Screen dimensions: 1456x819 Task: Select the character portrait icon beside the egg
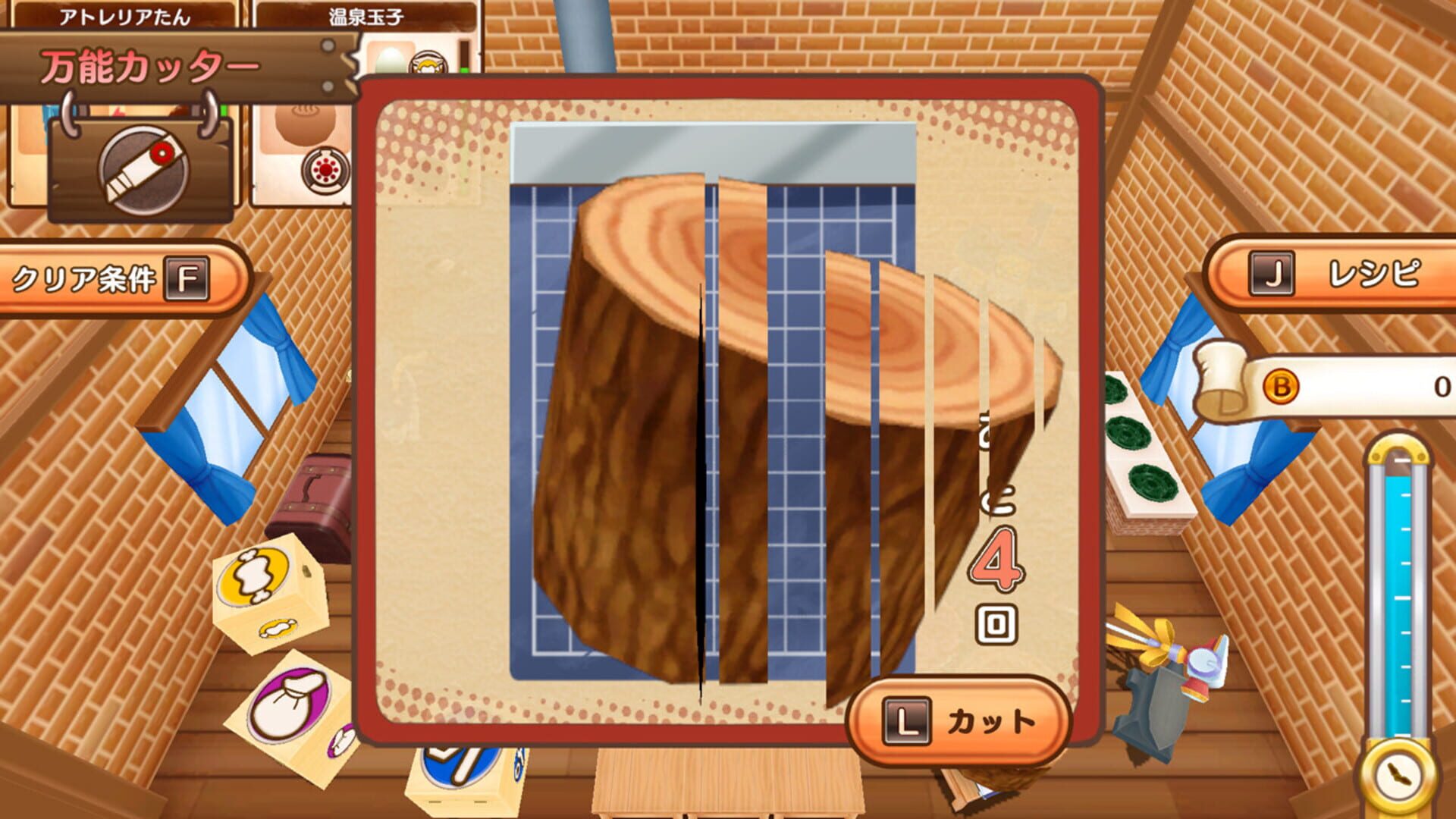point(428,61)
